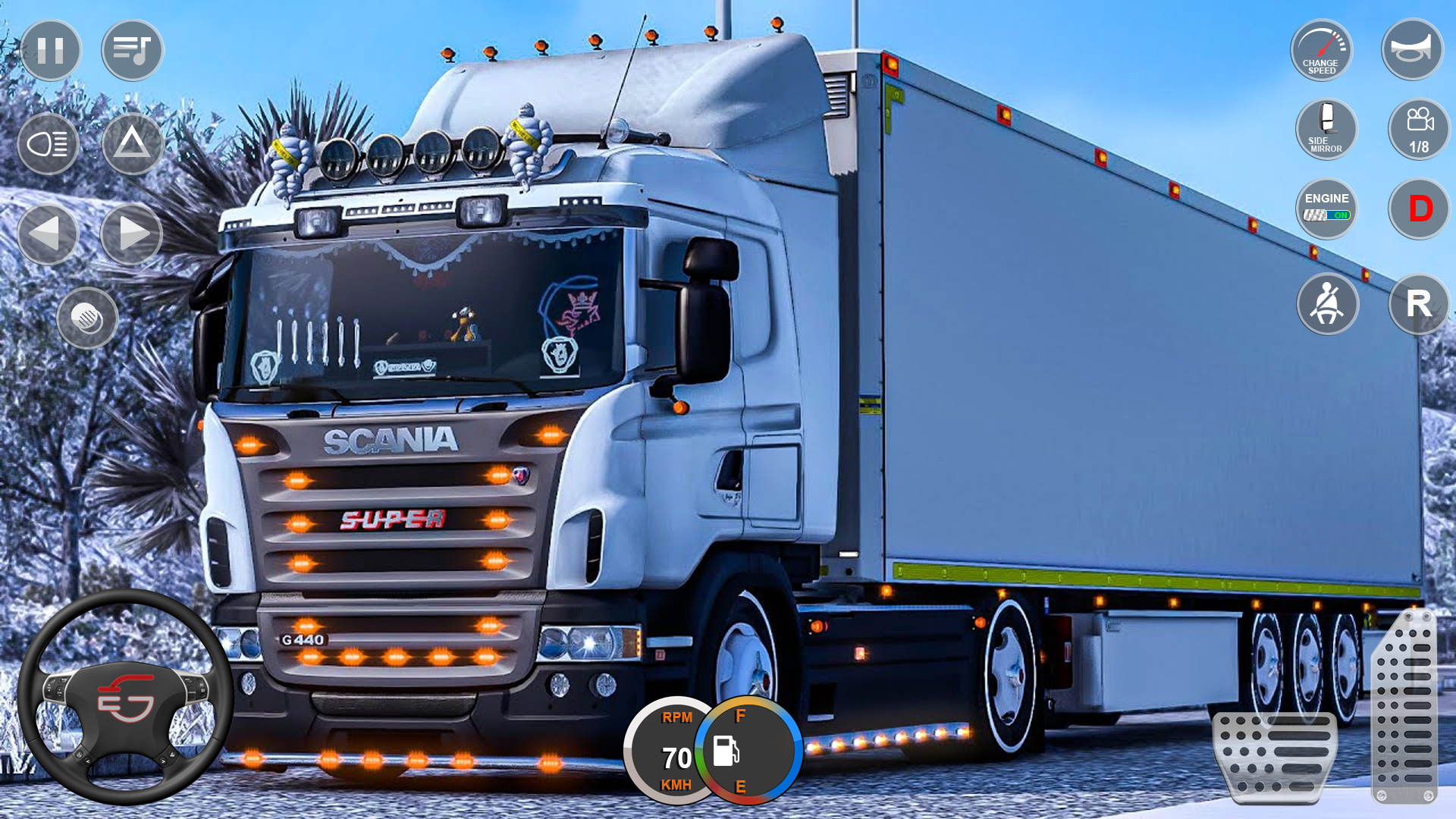Image resolution: width=1456 pixels, height=819 pixels.
Task: Open the Change Speed gauge control
Action: [1321, 50]
